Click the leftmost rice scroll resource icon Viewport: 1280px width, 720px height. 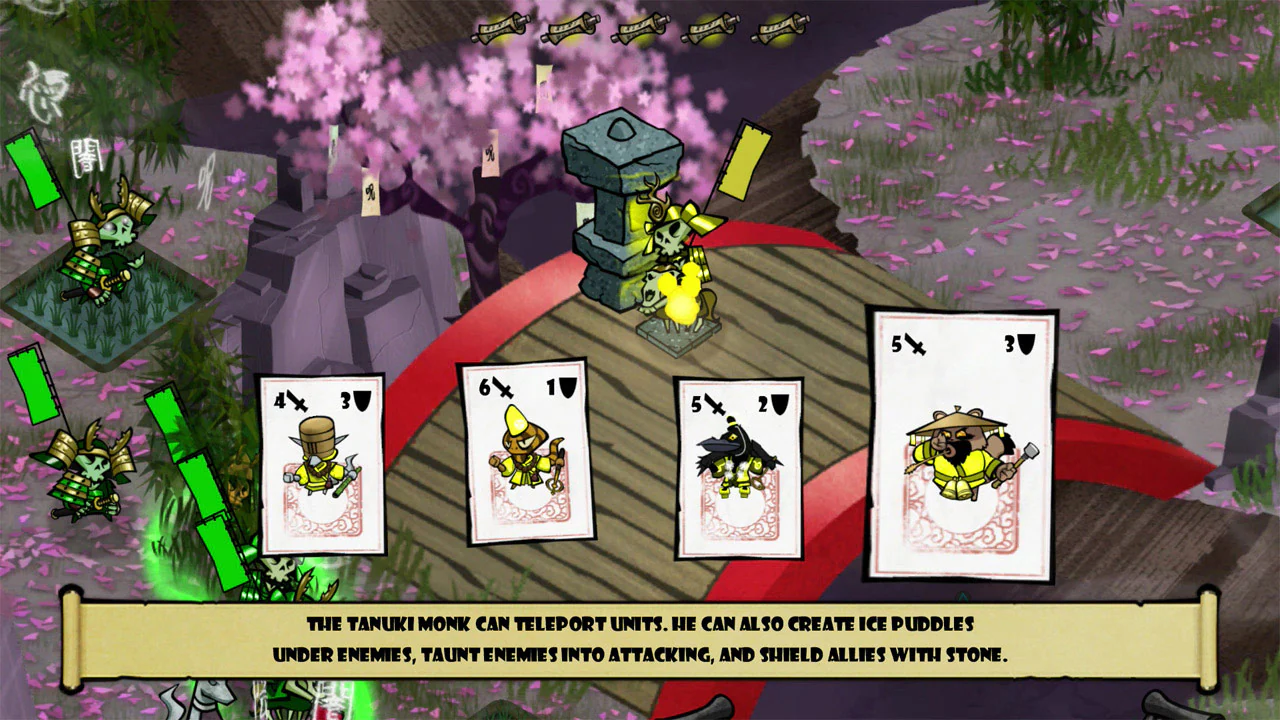498,27
